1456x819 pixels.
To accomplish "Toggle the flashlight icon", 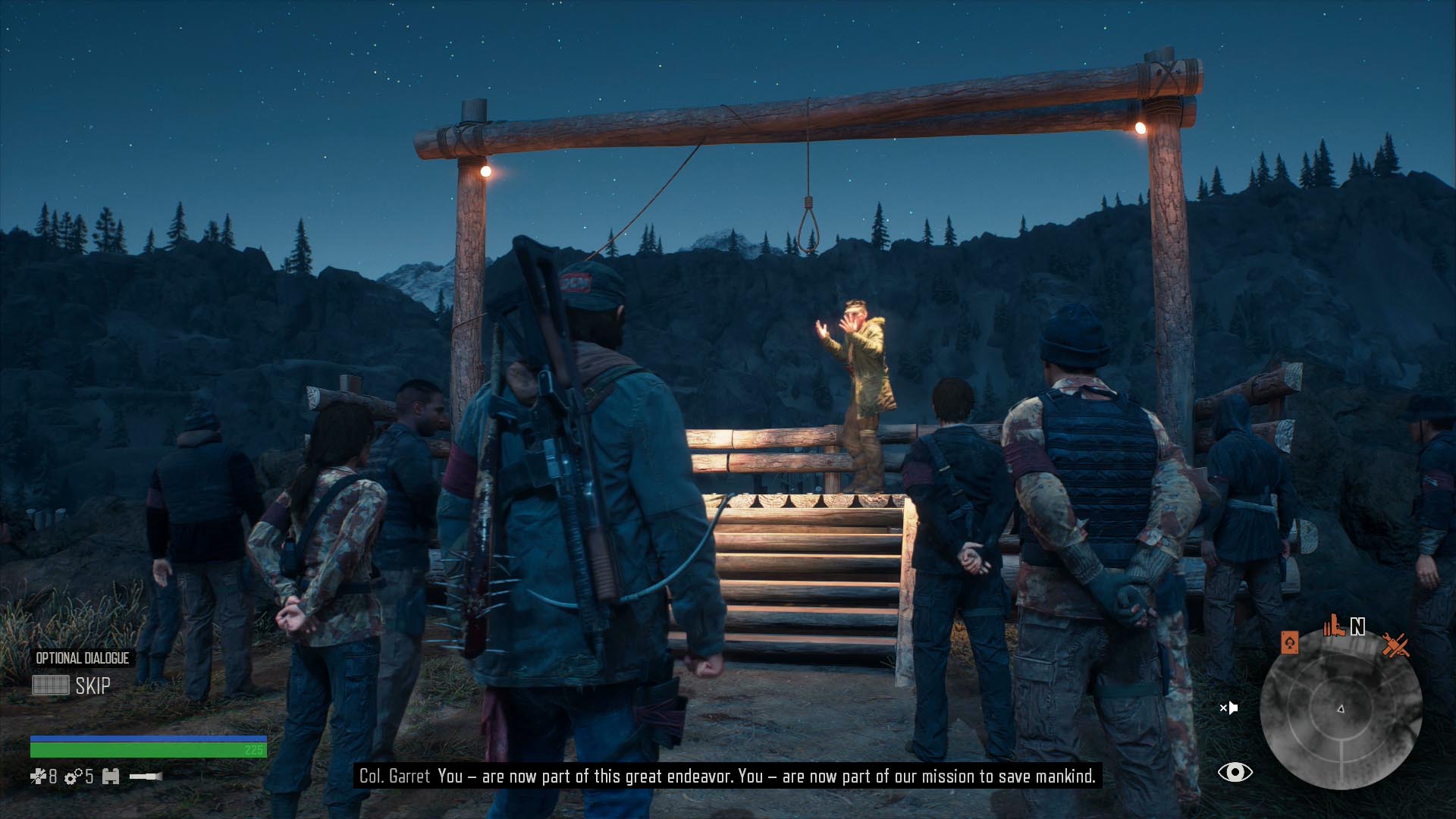I will 146,776.
